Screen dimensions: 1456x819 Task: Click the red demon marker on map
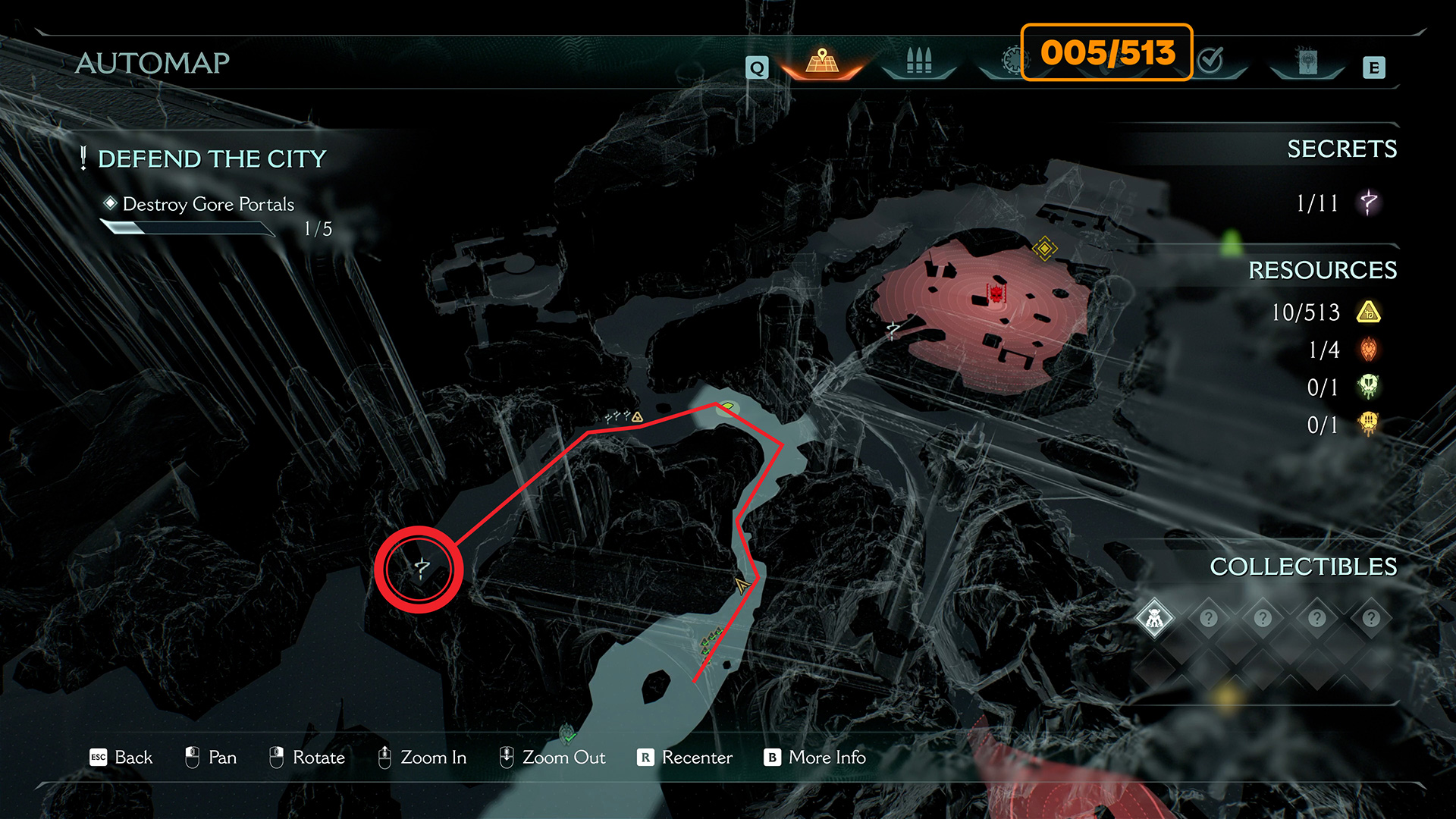pyautogui.click(x=996, y=293)
